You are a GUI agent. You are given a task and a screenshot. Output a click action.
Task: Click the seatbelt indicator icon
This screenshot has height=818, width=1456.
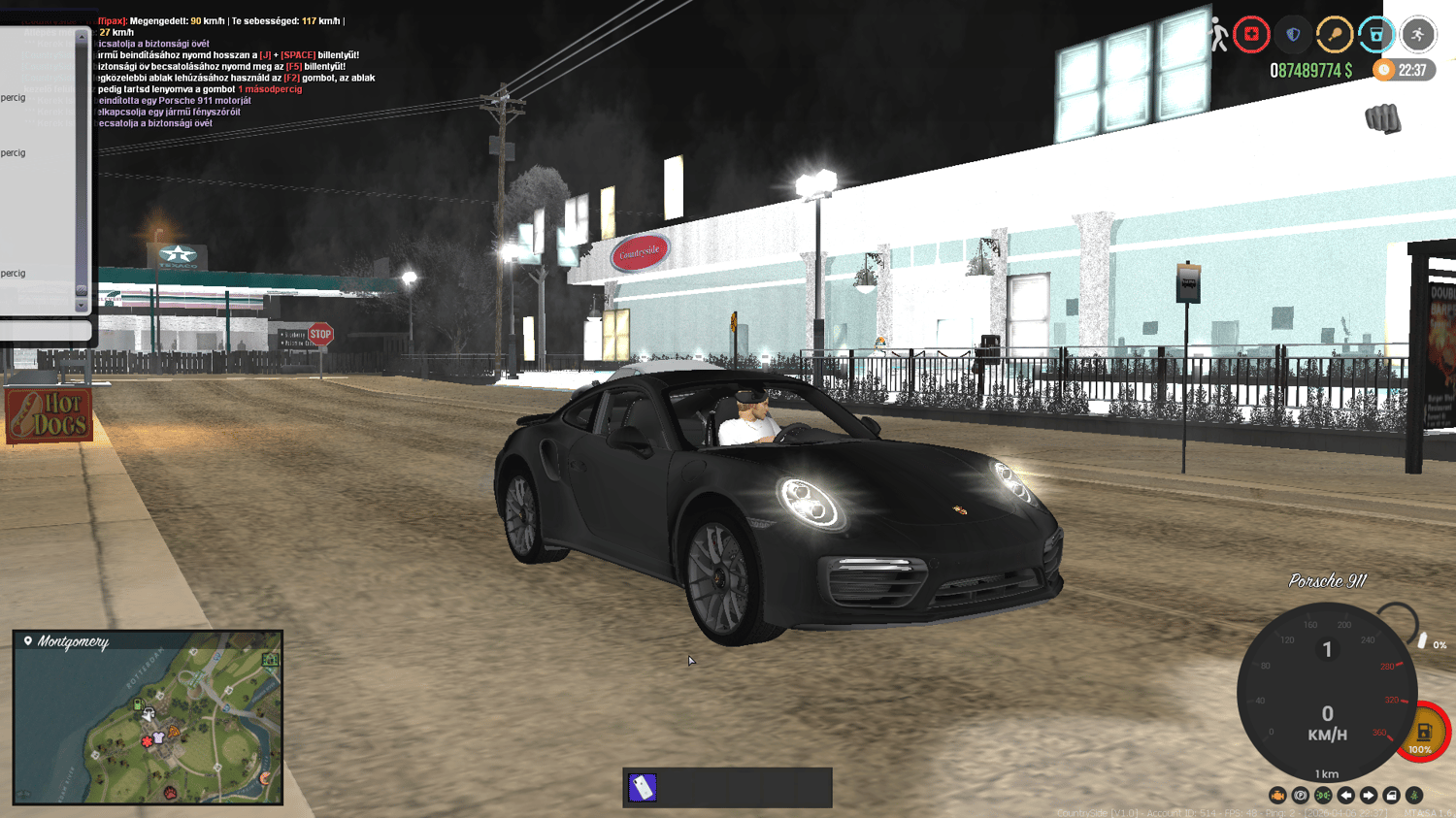(1414, 796)
